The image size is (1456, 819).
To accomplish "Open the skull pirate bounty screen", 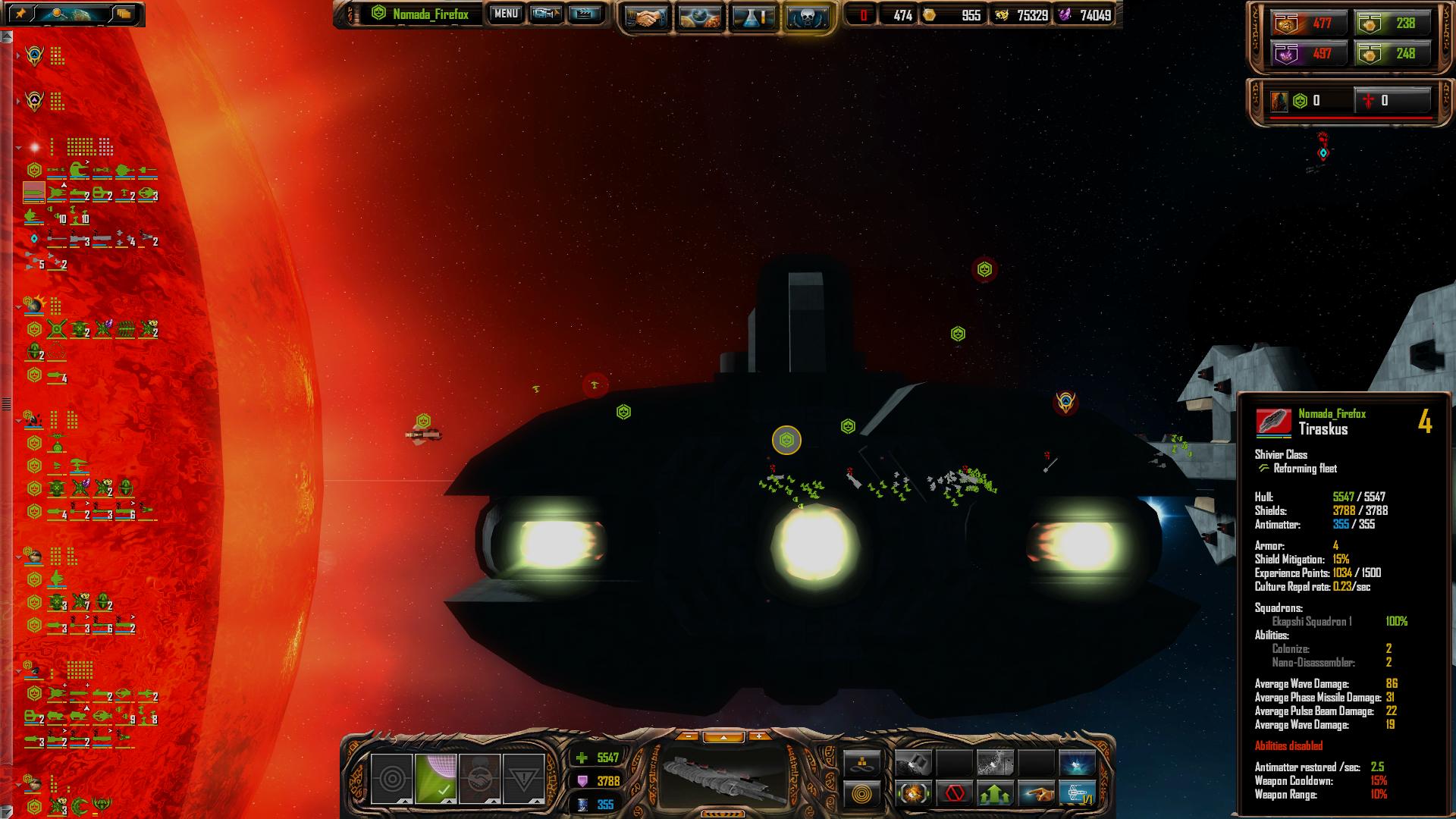I will 806,17.
